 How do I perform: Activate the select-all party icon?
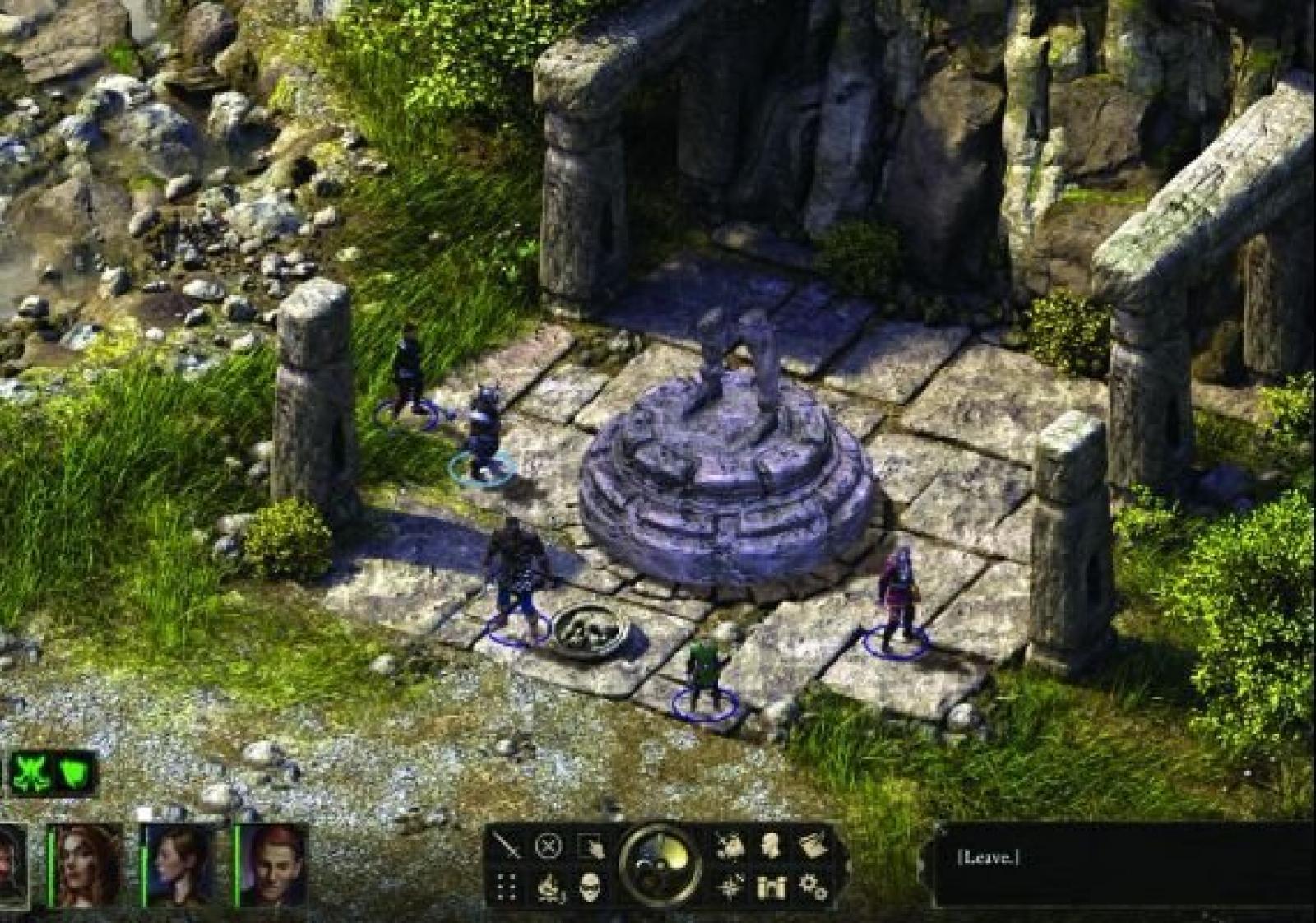591,846
